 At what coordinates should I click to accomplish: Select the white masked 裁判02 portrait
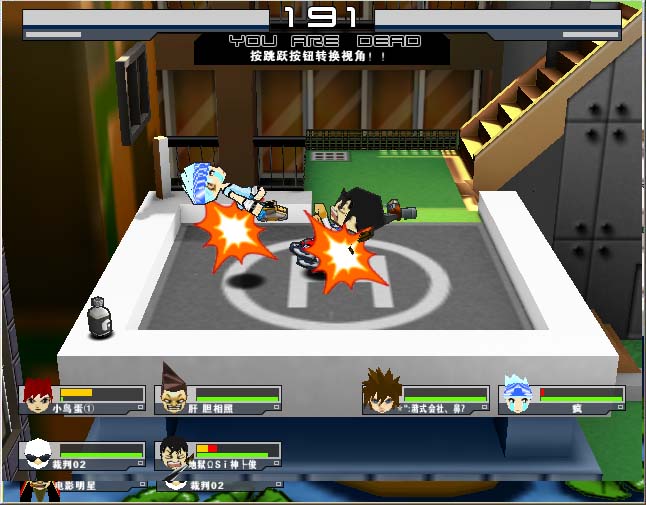pos(37,454)
